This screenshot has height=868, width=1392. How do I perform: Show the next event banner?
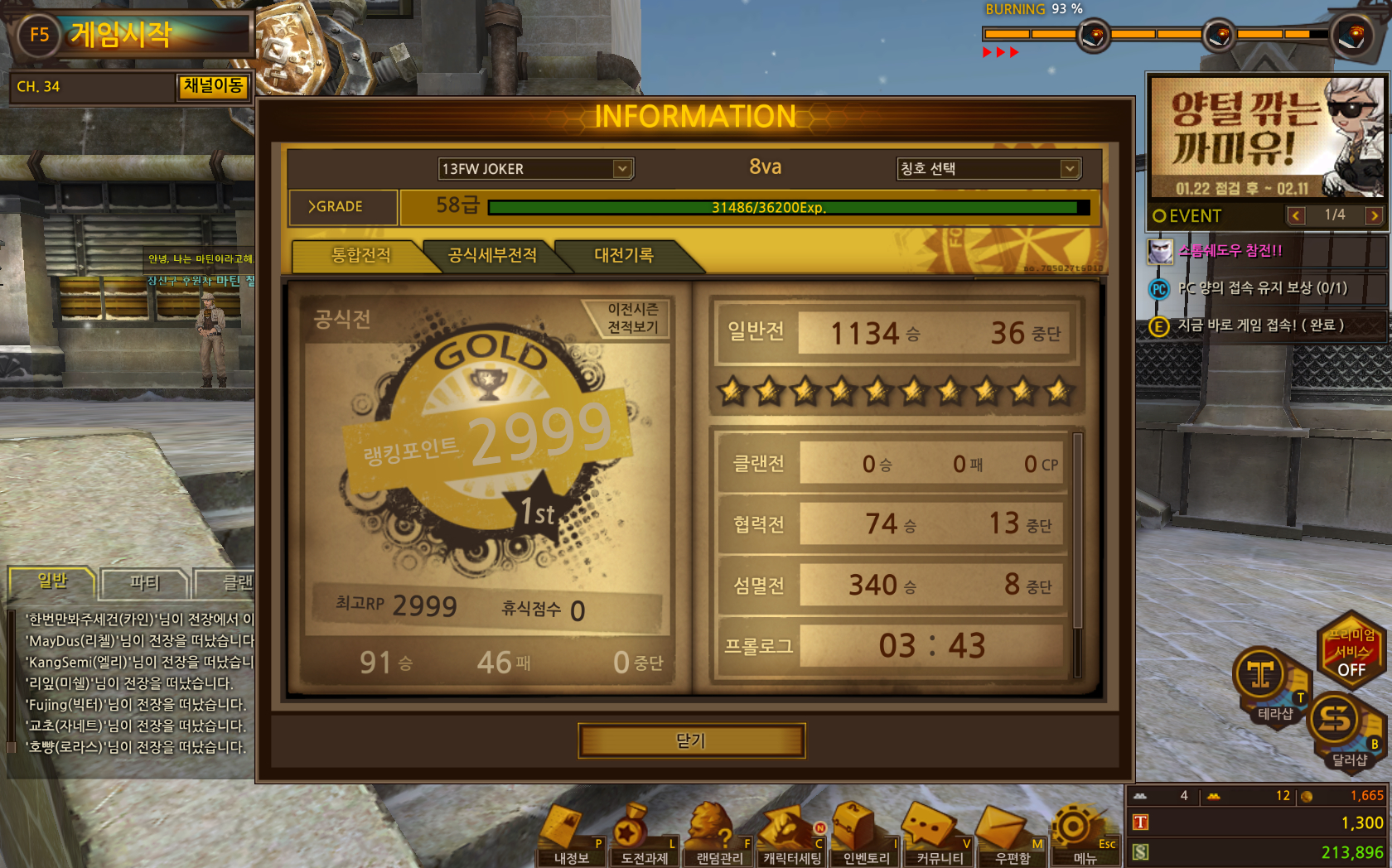click(x=1374, y=216)
